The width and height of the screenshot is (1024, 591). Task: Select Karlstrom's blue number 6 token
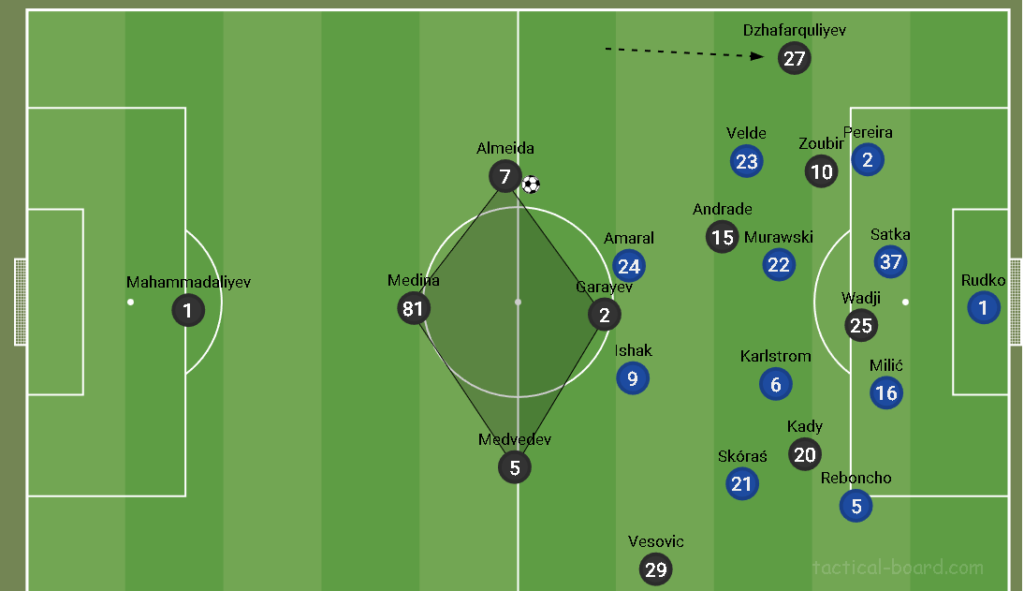point(775,383)
